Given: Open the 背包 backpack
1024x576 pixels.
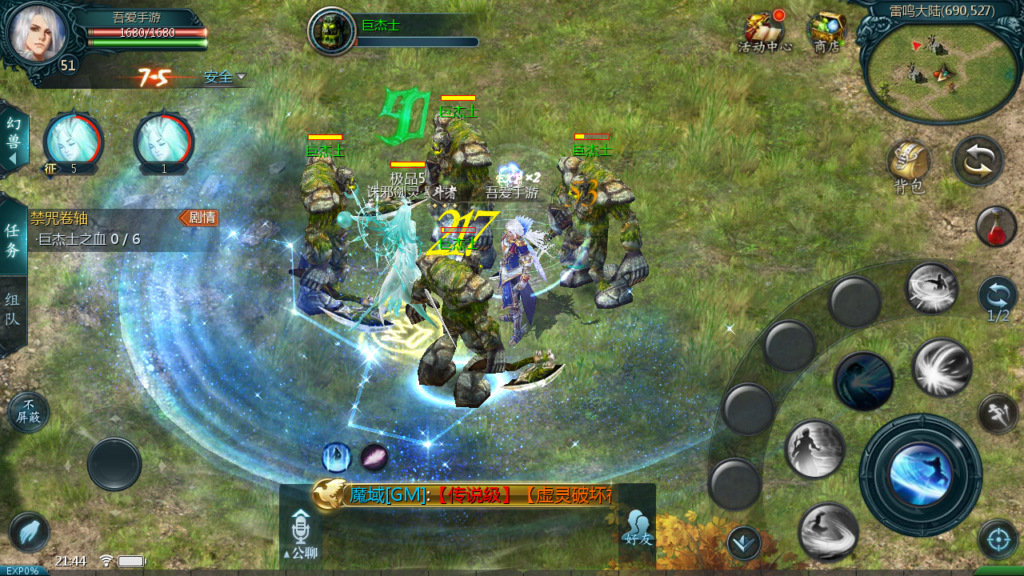Looking at the screenshot, I should click(909, 166).
